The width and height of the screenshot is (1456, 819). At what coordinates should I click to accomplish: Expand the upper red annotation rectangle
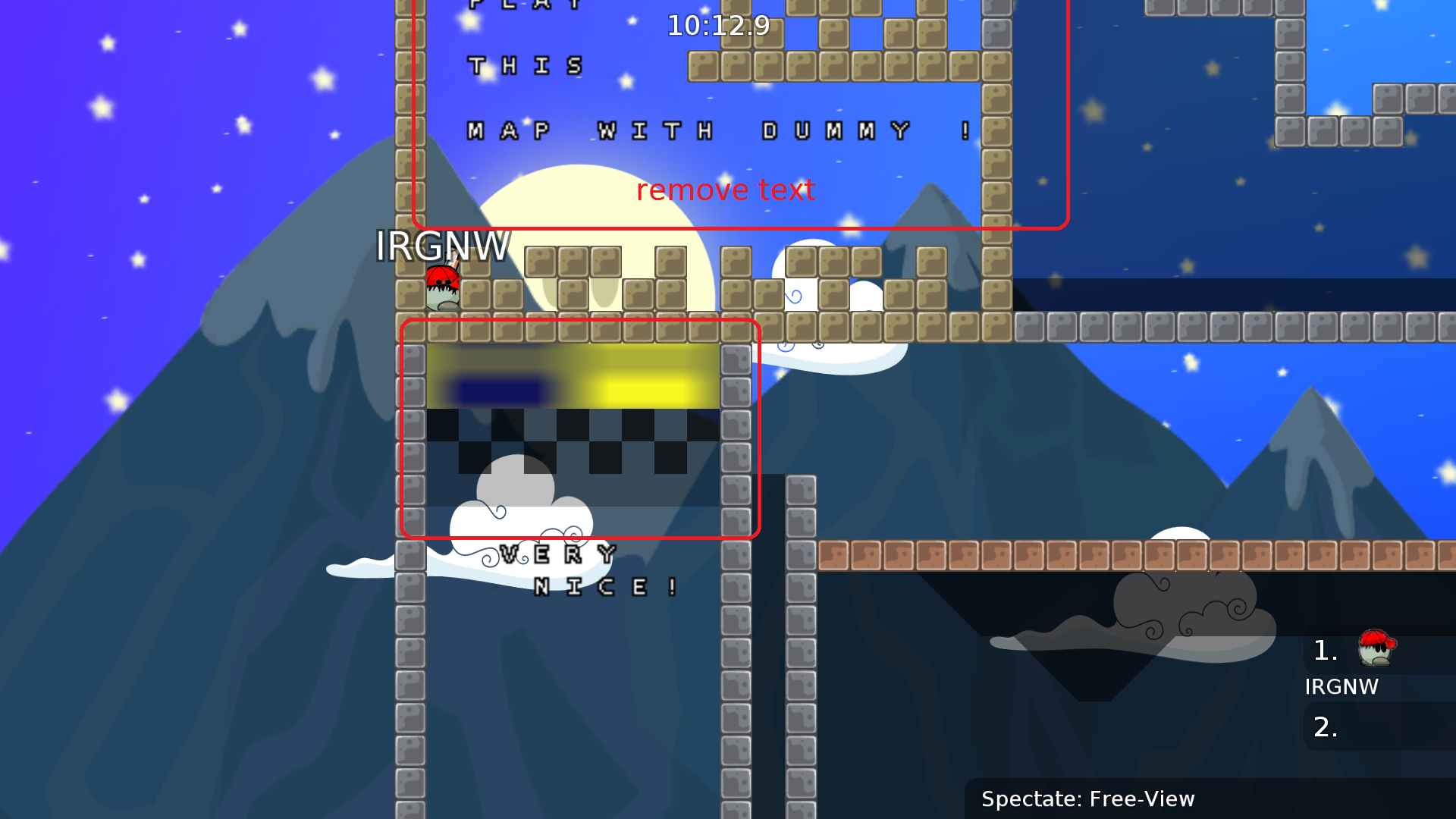coord(739,114)
